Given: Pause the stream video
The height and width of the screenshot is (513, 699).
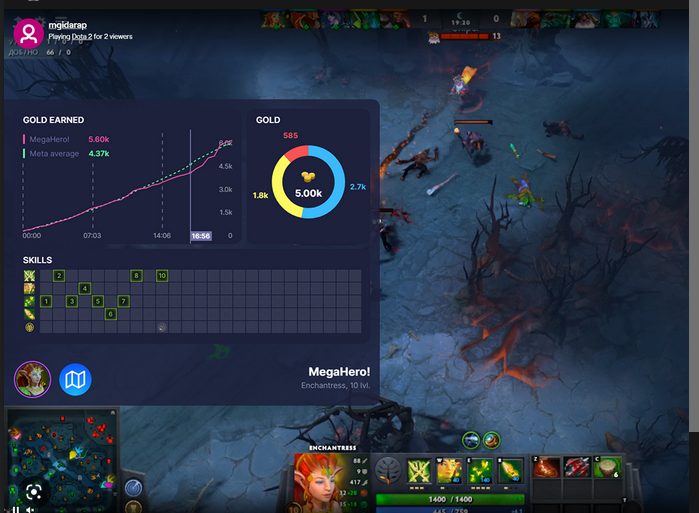Looking at the screenshot, I should (x=15, y=509).
